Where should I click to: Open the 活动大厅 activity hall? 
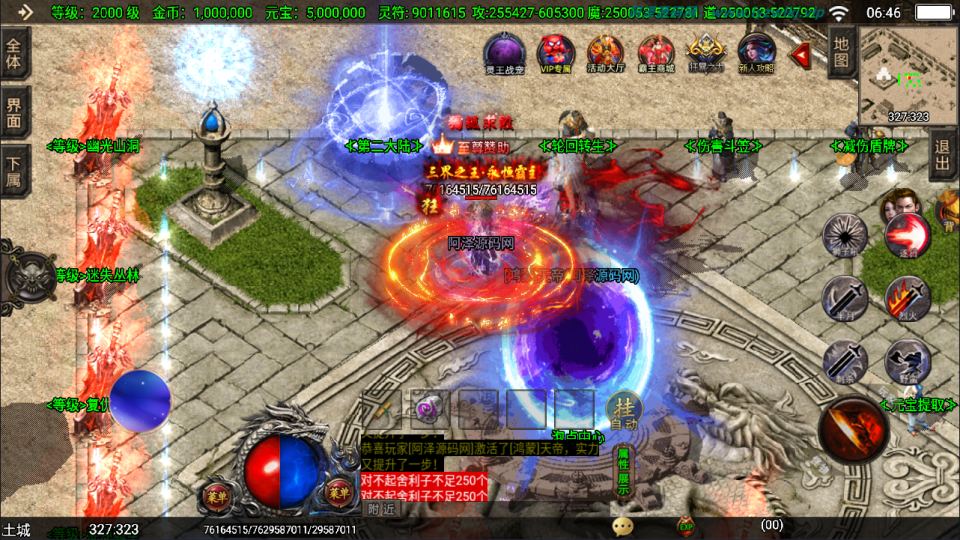pos(606,53)
